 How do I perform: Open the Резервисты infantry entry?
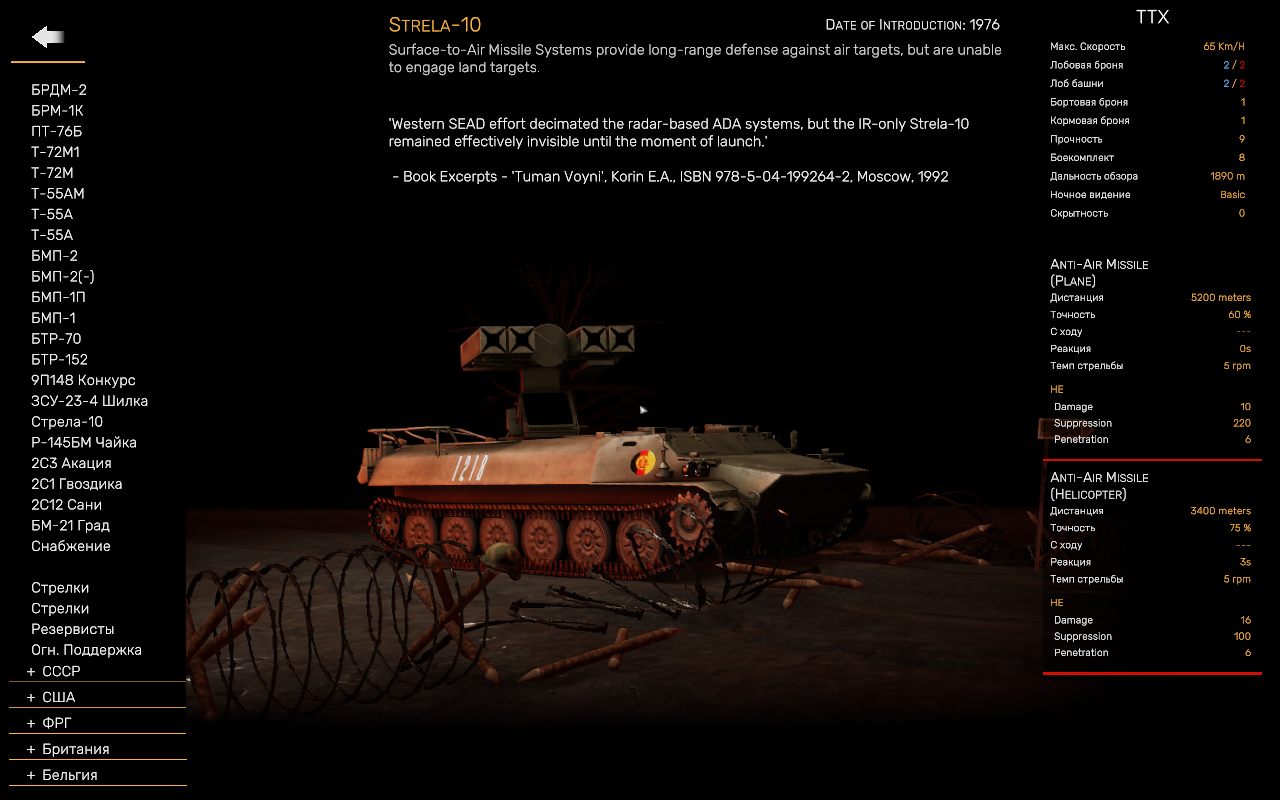(72, 629)
